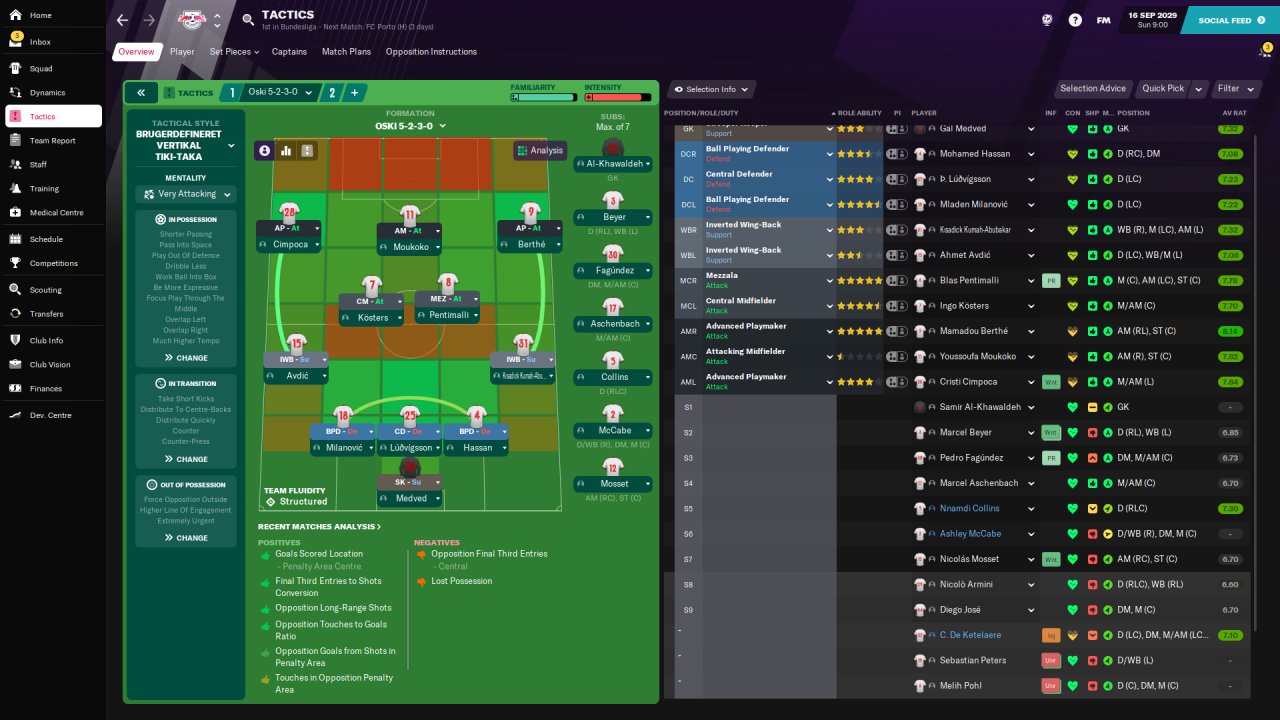Open the Recent Matches Analysis link
1280x720 pixels.
[x=319, y=527]
